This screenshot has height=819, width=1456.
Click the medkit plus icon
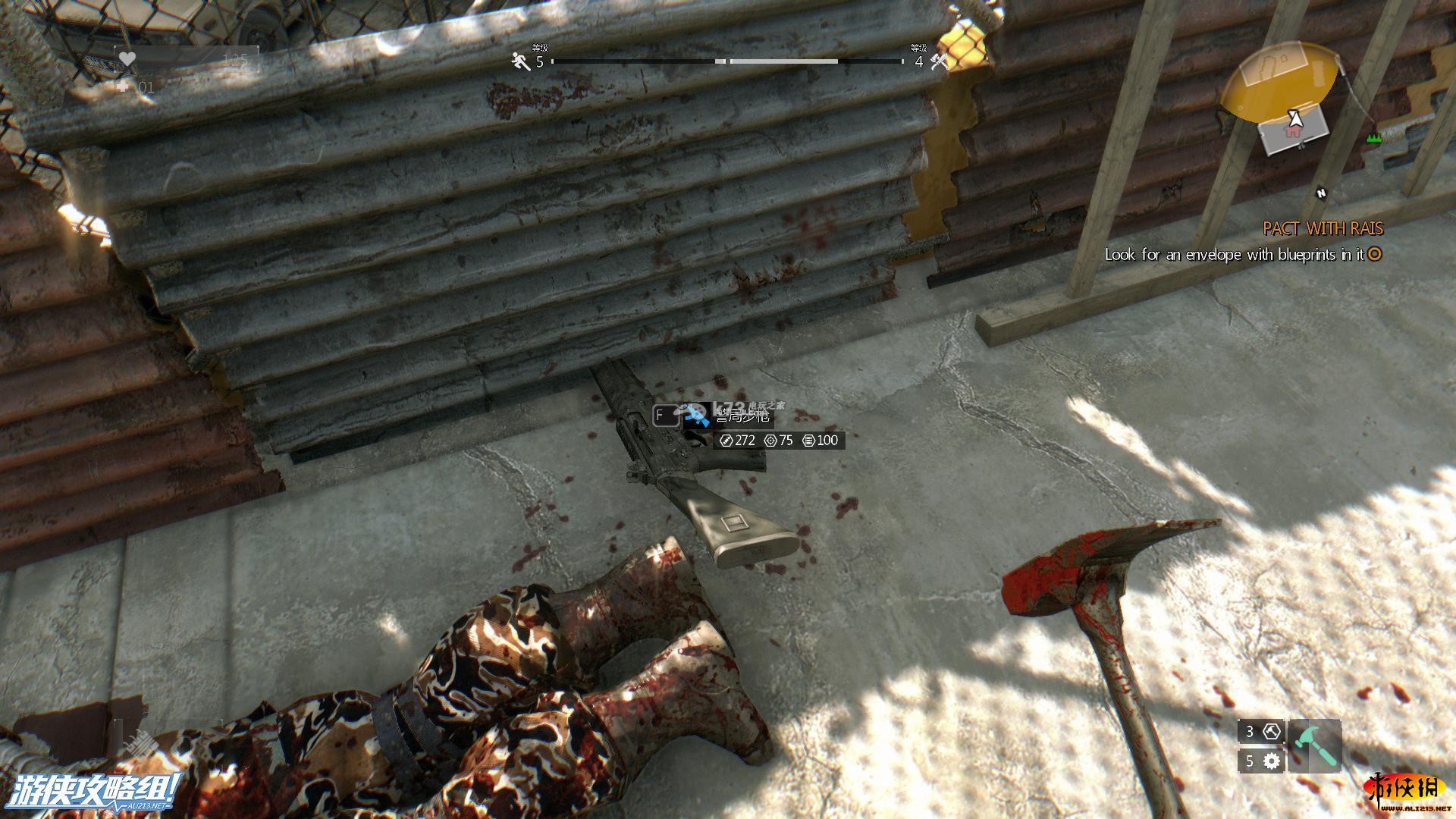(x=124, y=87)
